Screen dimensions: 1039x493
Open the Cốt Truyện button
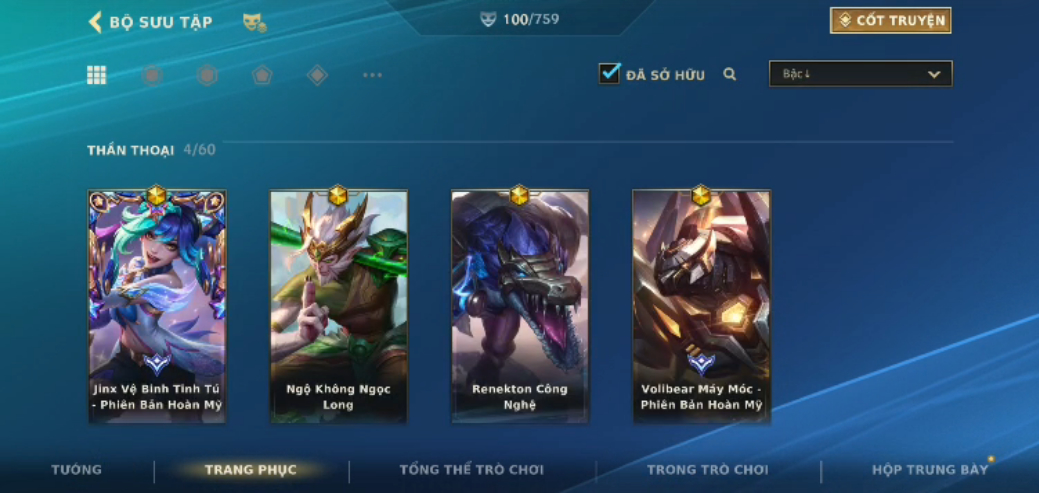tap(890, 20)
